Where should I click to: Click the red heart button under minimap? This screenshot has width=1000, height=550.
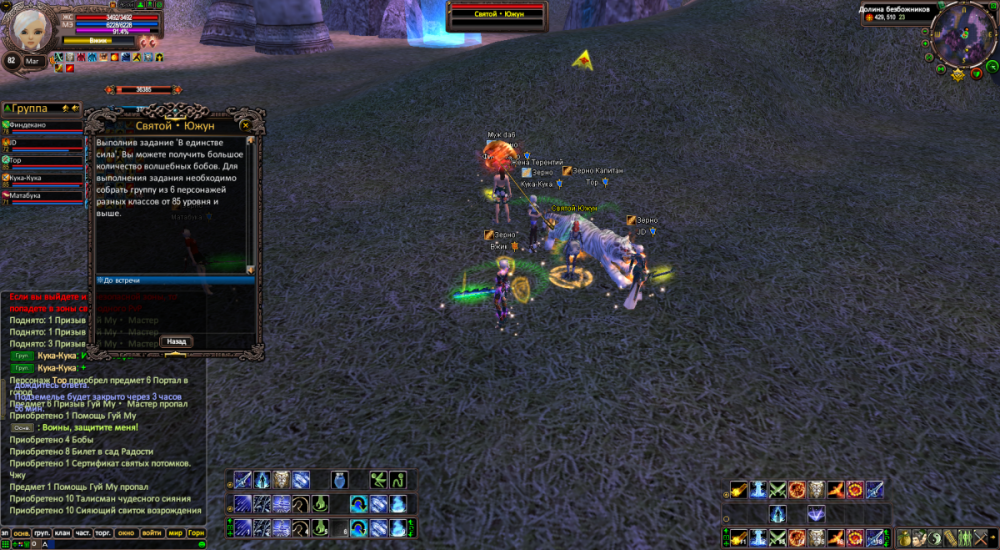[977, 76]
